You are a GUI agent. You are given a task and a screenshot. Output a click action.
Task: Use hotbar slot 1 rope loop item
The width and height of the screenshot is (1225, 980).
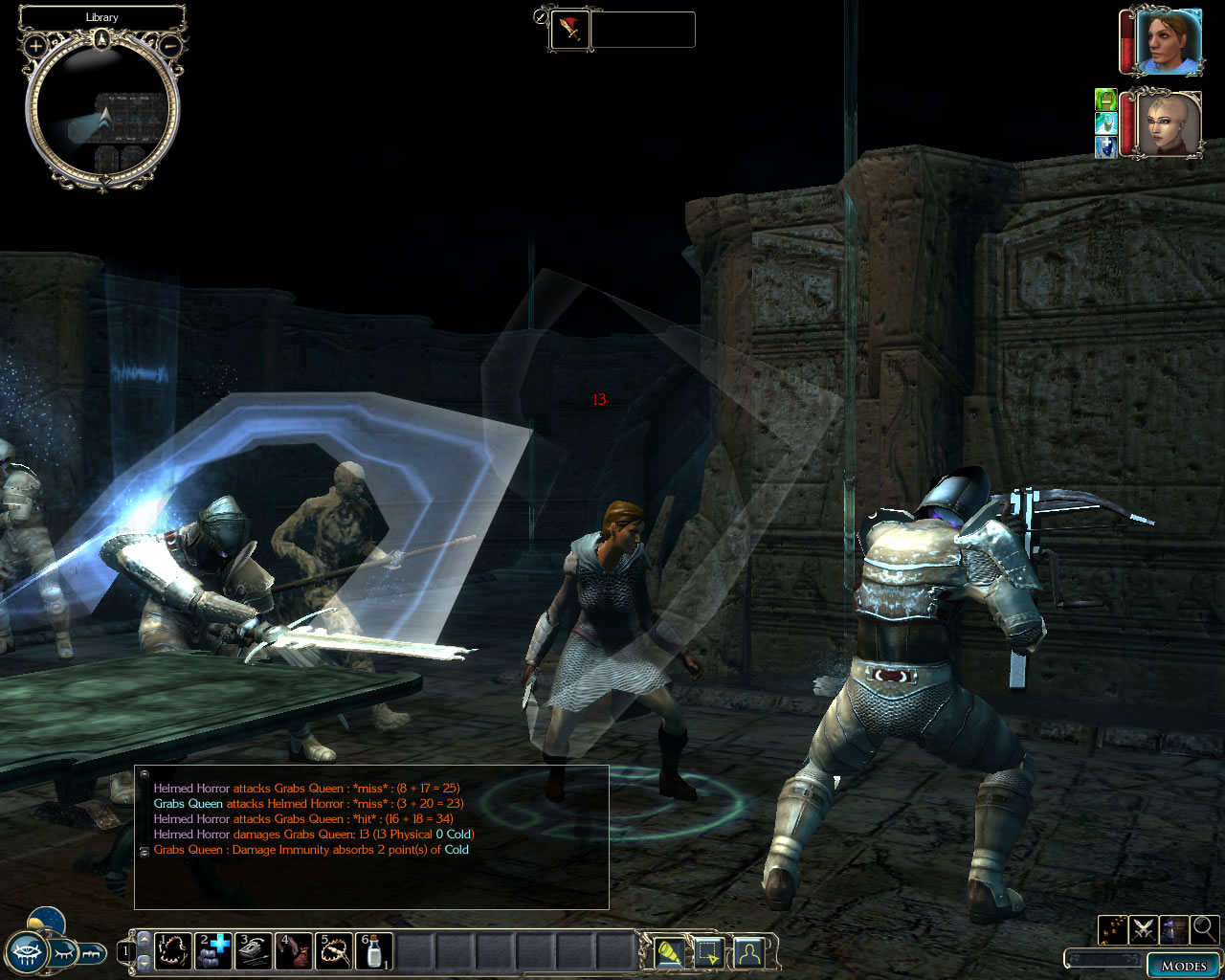[x=173, y=951]
